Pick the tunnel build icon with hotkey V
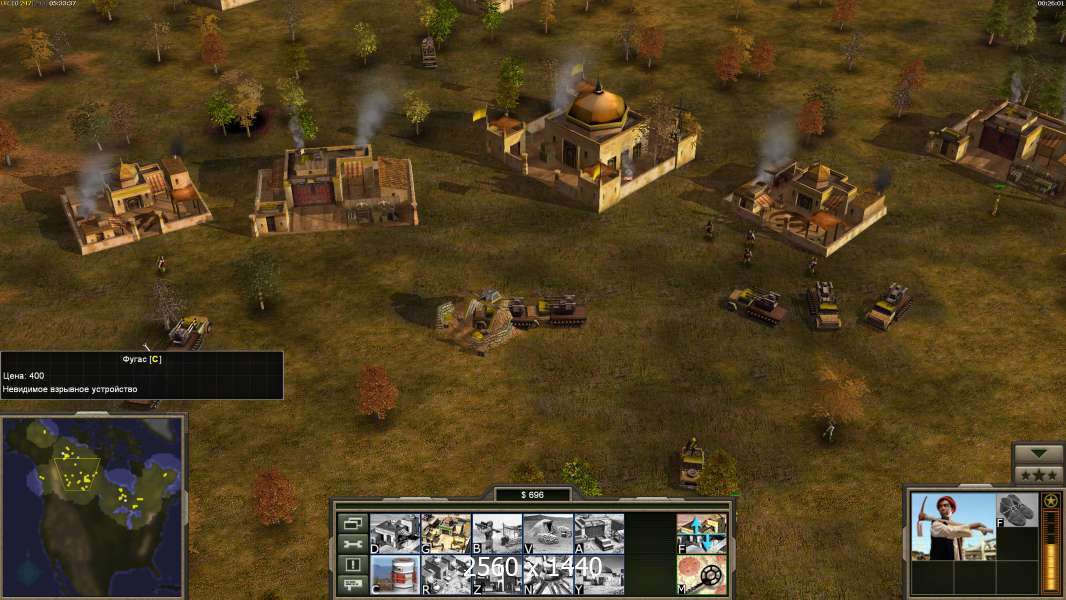1066x600 pixels. (x=547, y=533)
